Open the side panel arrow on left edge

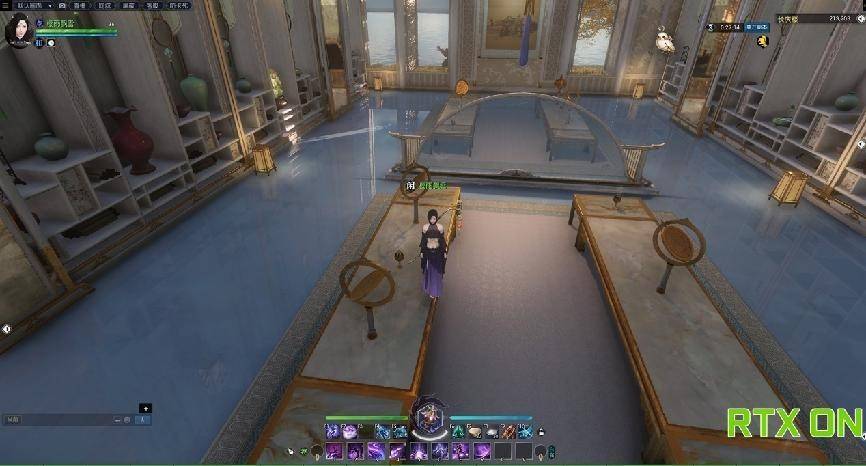6,329
